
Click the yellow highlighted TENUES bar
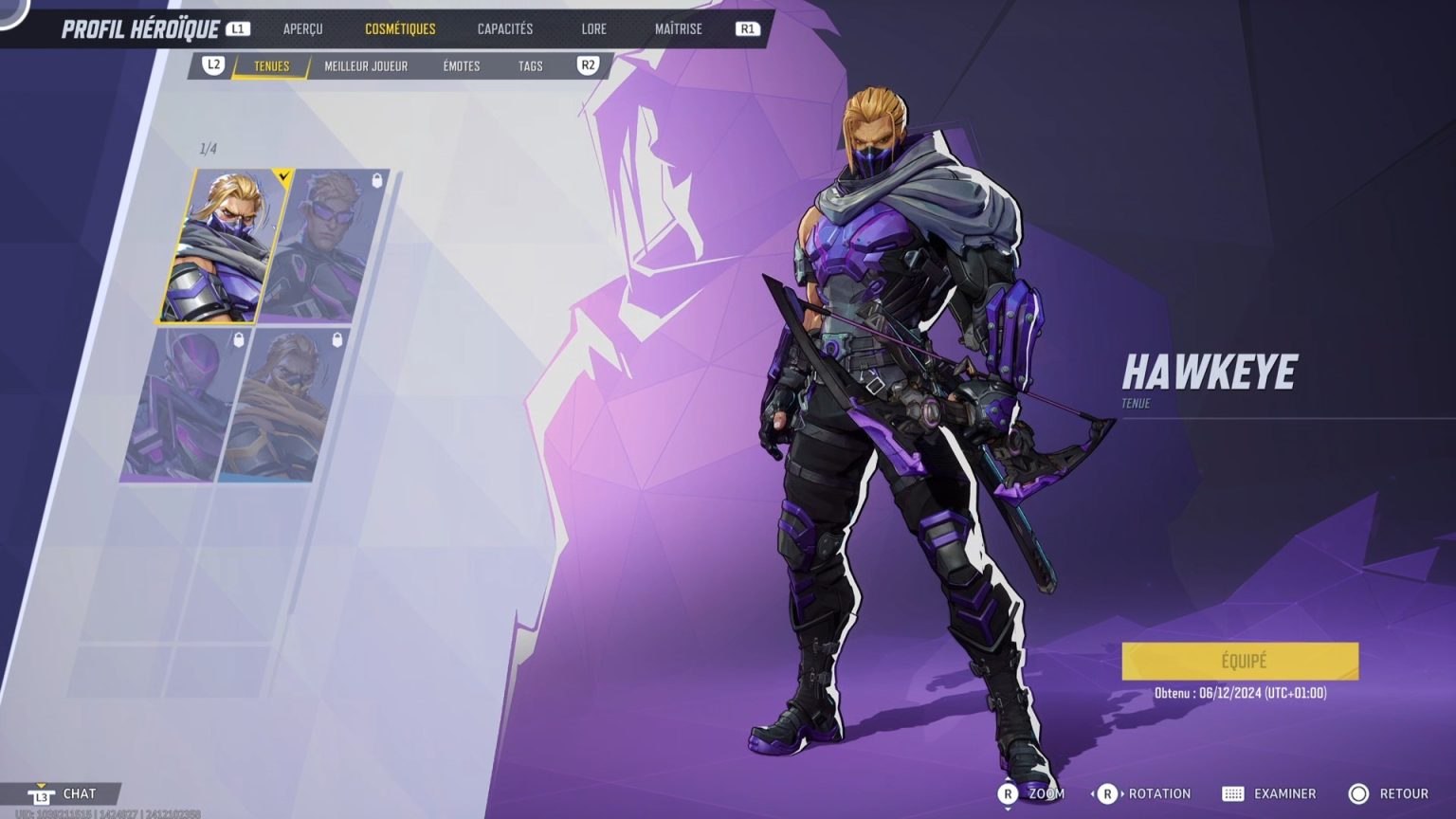click(x=269, y=66)
